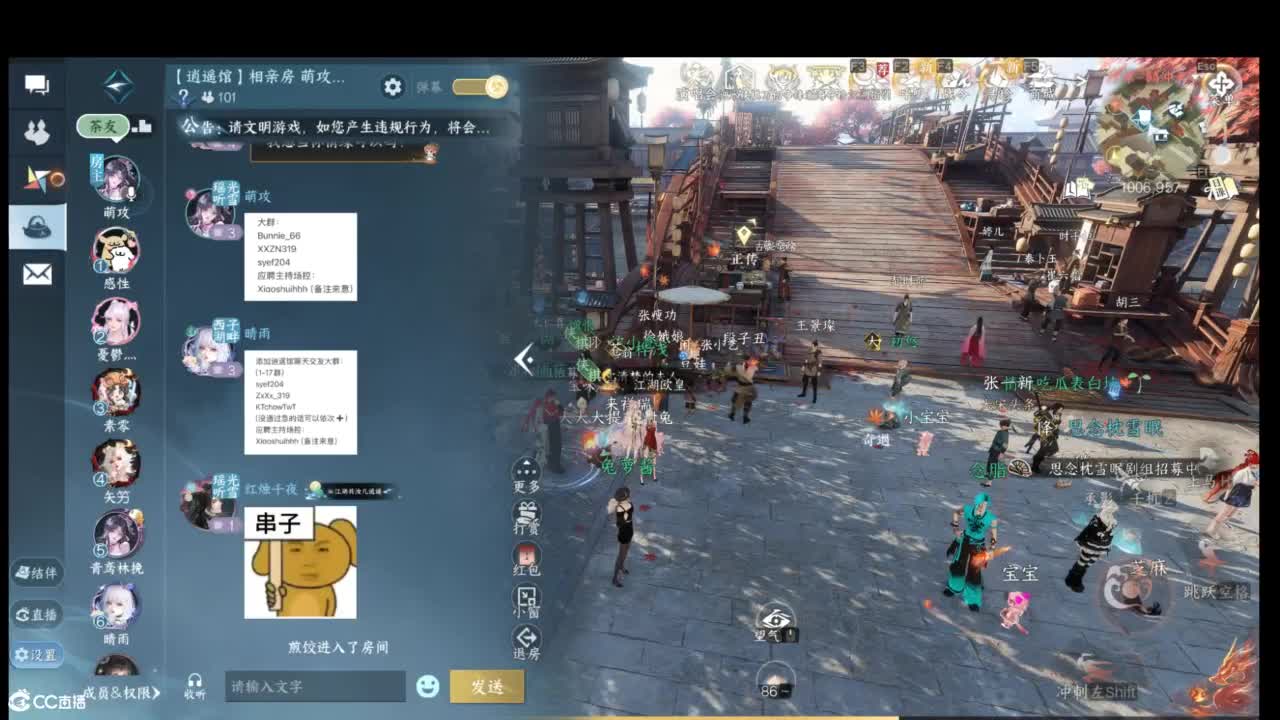This screenshot has height=720, width=1280.
Task: Expand the 更多 more options panel
Action: [525, 467]
